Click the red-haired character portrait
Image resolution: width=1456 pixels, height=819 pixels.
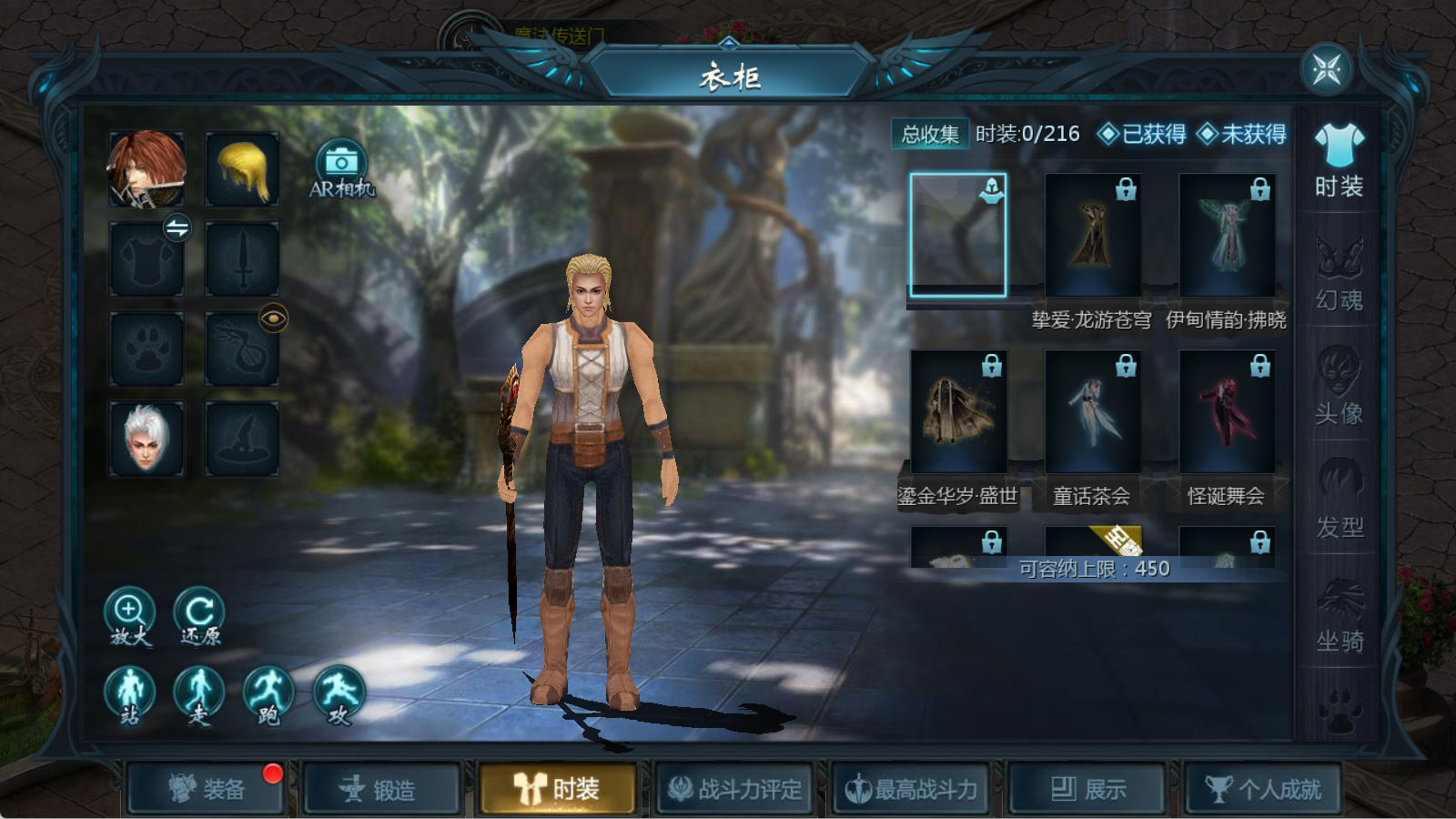(x=147, y=169)
